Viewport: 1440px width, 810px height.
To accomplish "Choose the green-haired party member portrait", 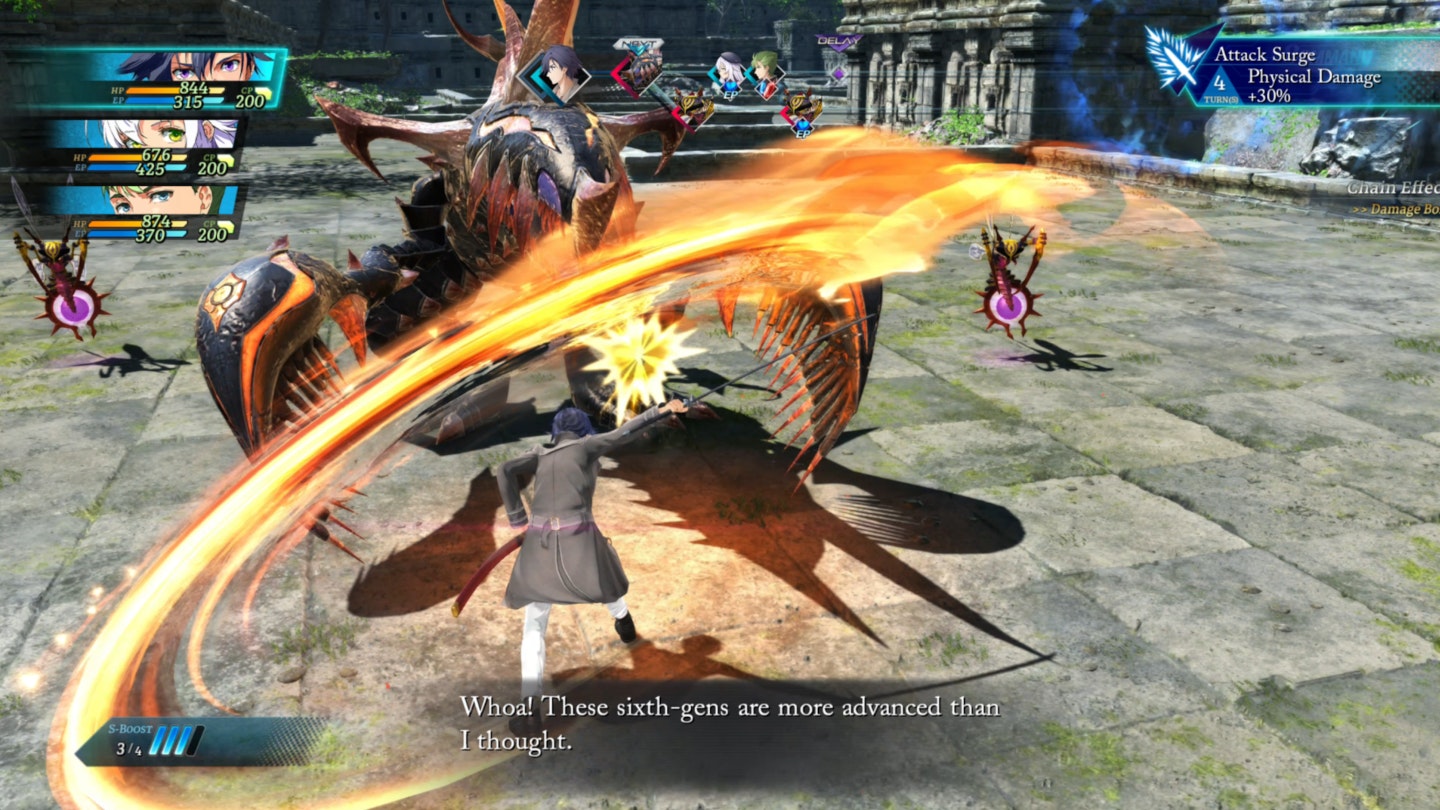I will click(x=160, y=199).
